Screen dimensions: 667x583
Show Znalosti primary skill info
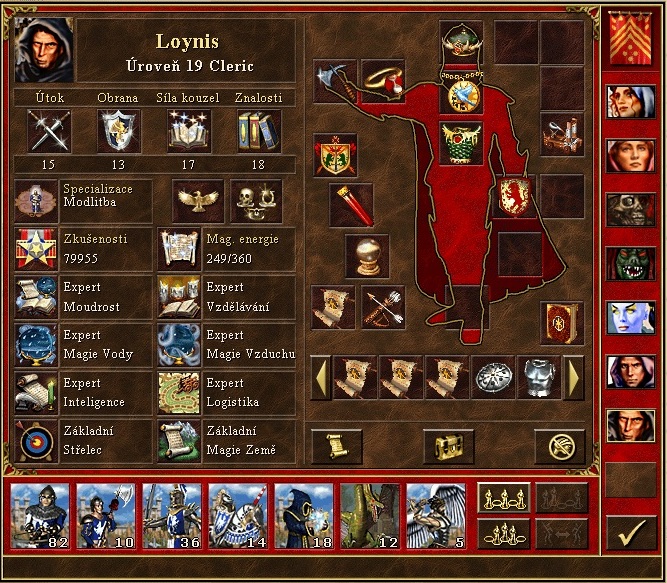click(258, 131)
